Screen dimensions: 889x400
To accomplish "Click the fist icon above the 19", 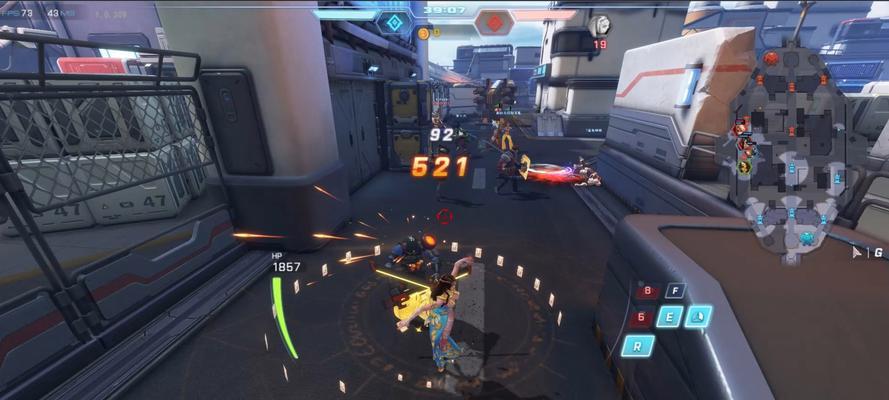I will click(600, 26).
